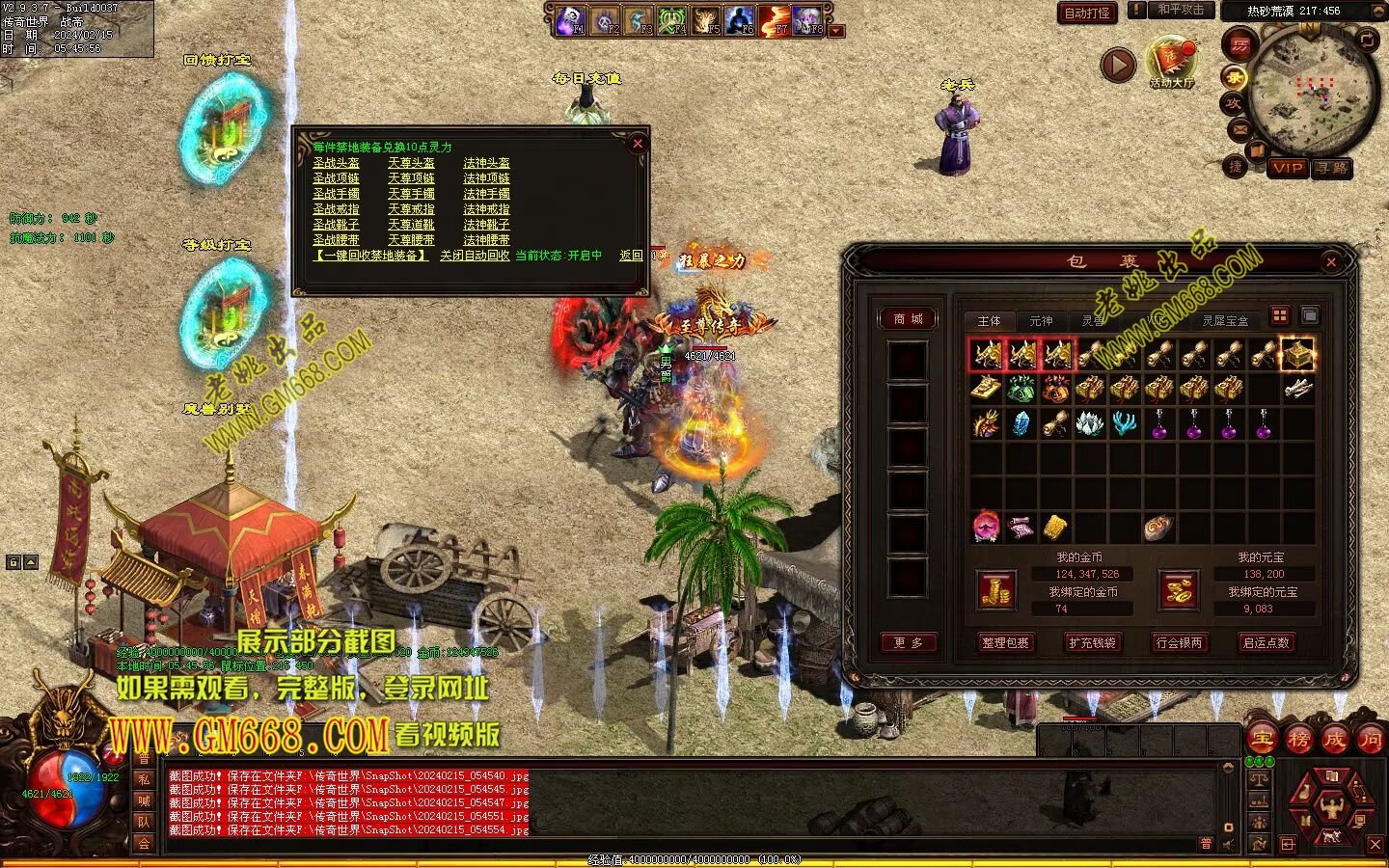
Task: Go back using the 返回 link
Action: click(631, 256)
